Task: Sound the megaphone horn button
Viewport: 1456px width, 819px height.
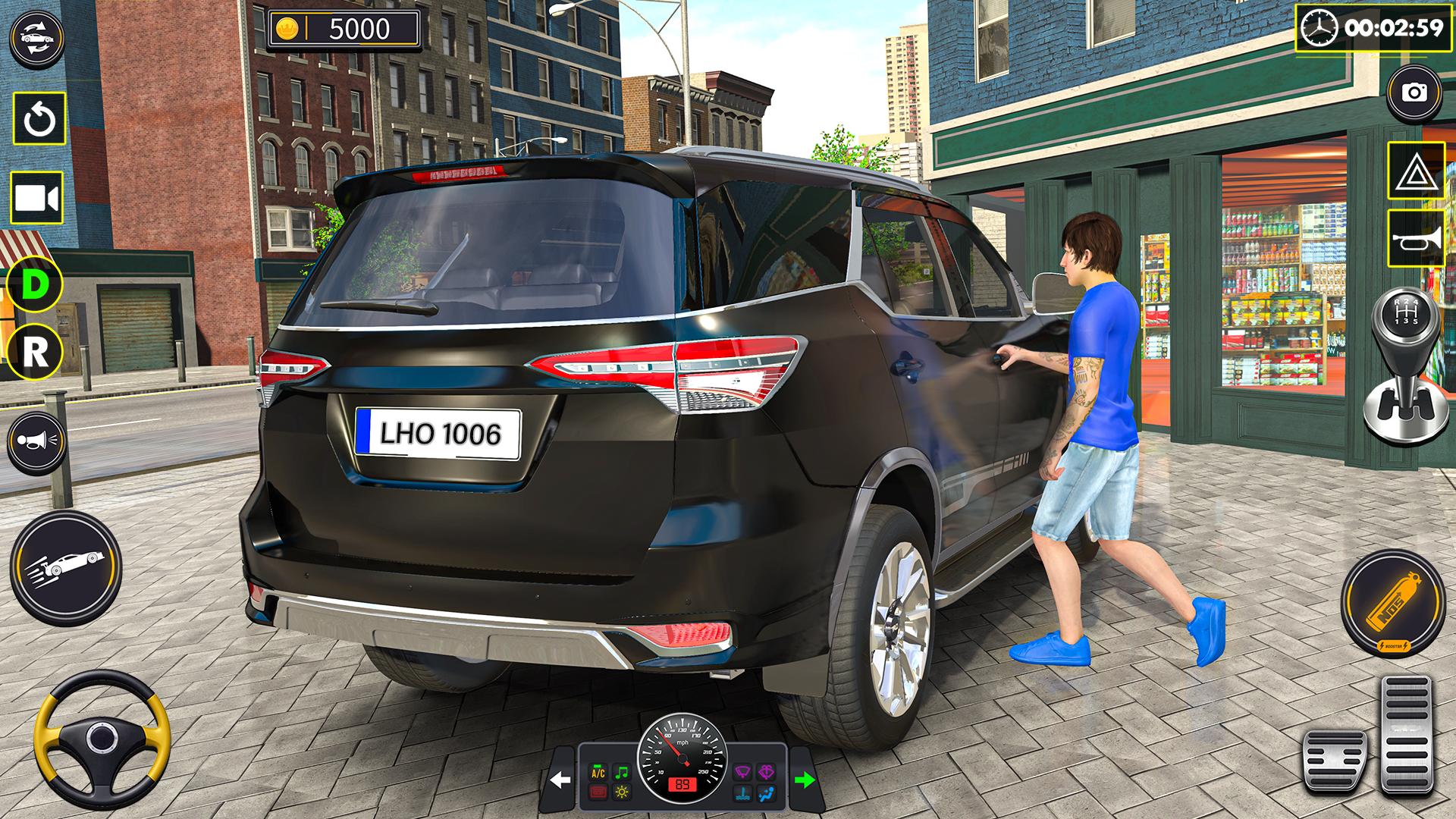Action: pyautogui.click(x=37, y=441)
